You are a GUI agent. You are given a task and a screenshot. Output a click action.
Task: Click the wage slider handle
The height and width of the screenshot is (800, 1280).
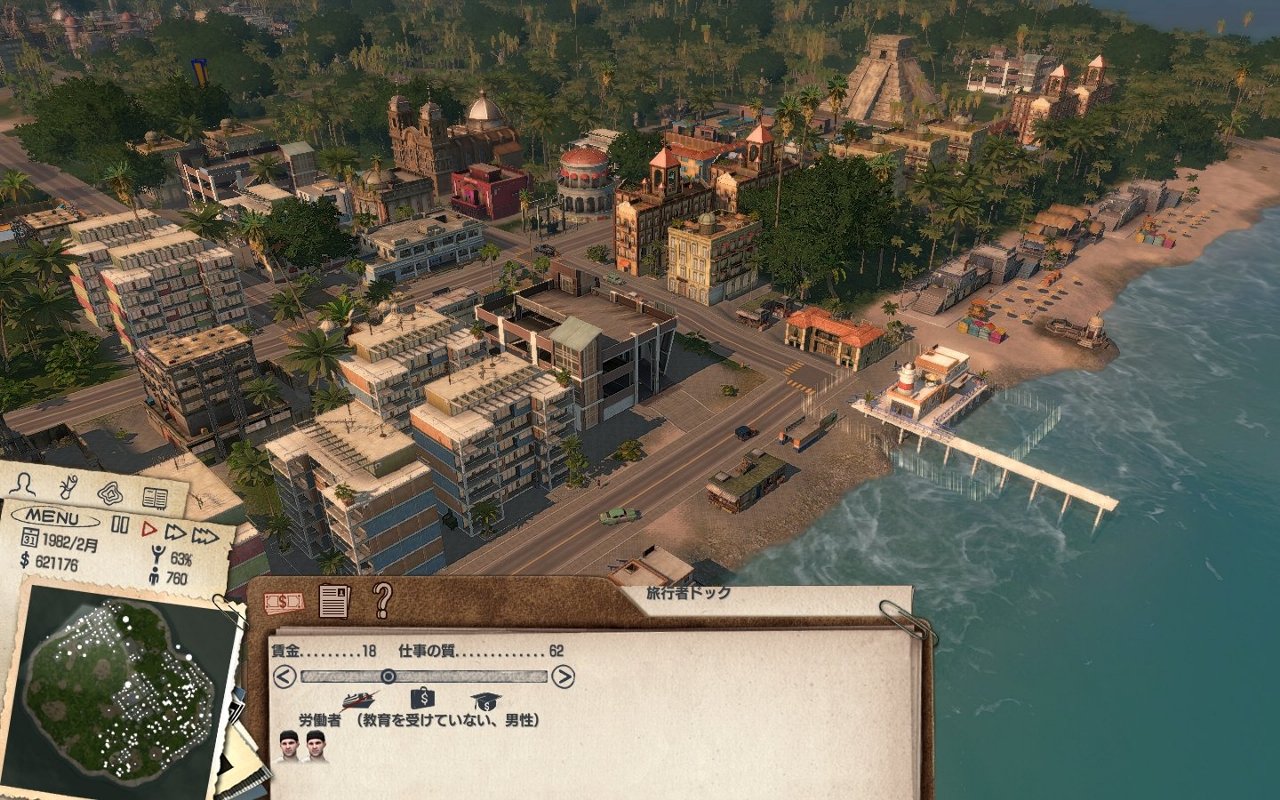388,677
